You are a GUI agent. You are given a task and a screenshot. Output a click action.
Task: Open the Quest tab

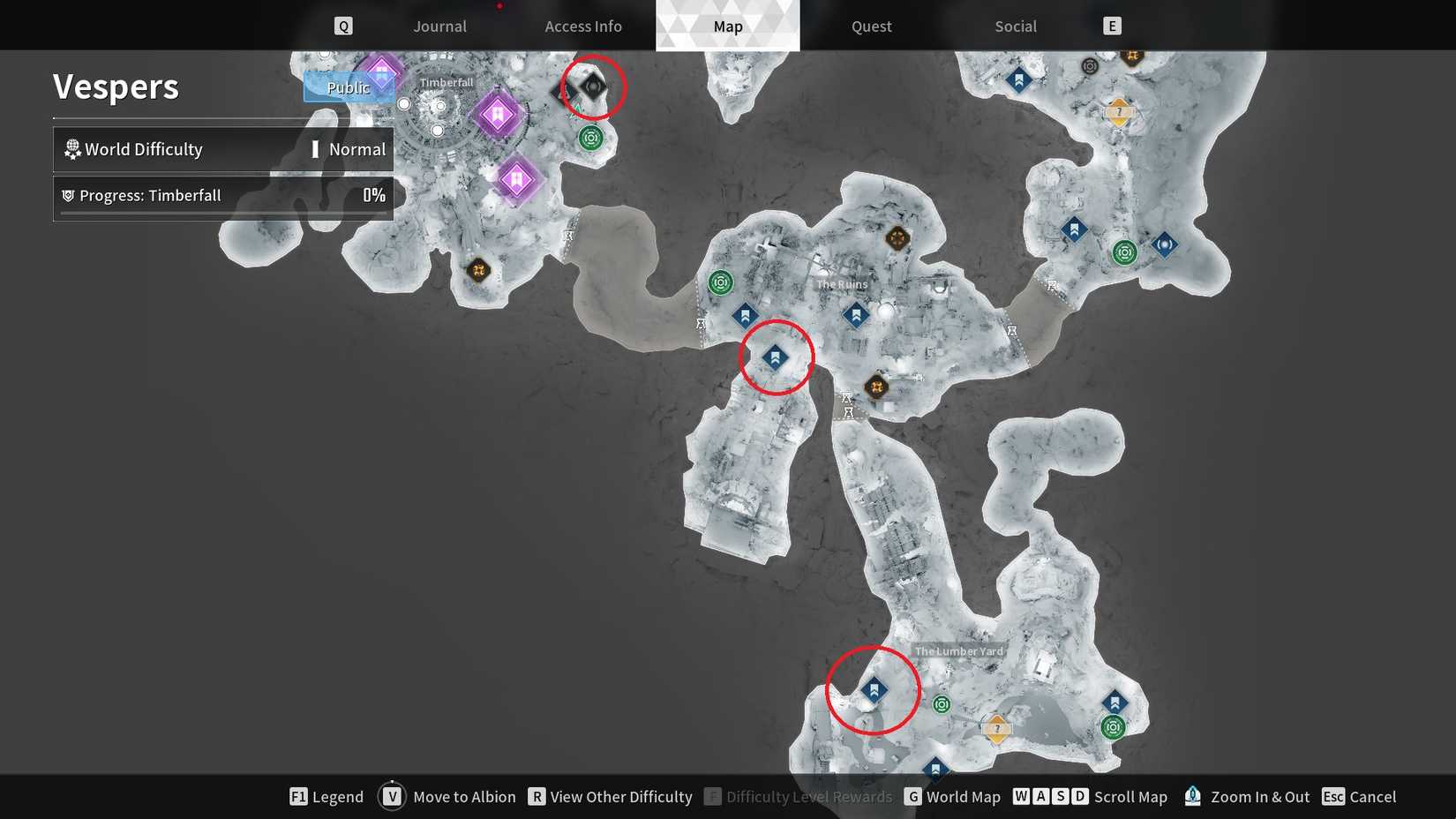[x=870, y=26]
